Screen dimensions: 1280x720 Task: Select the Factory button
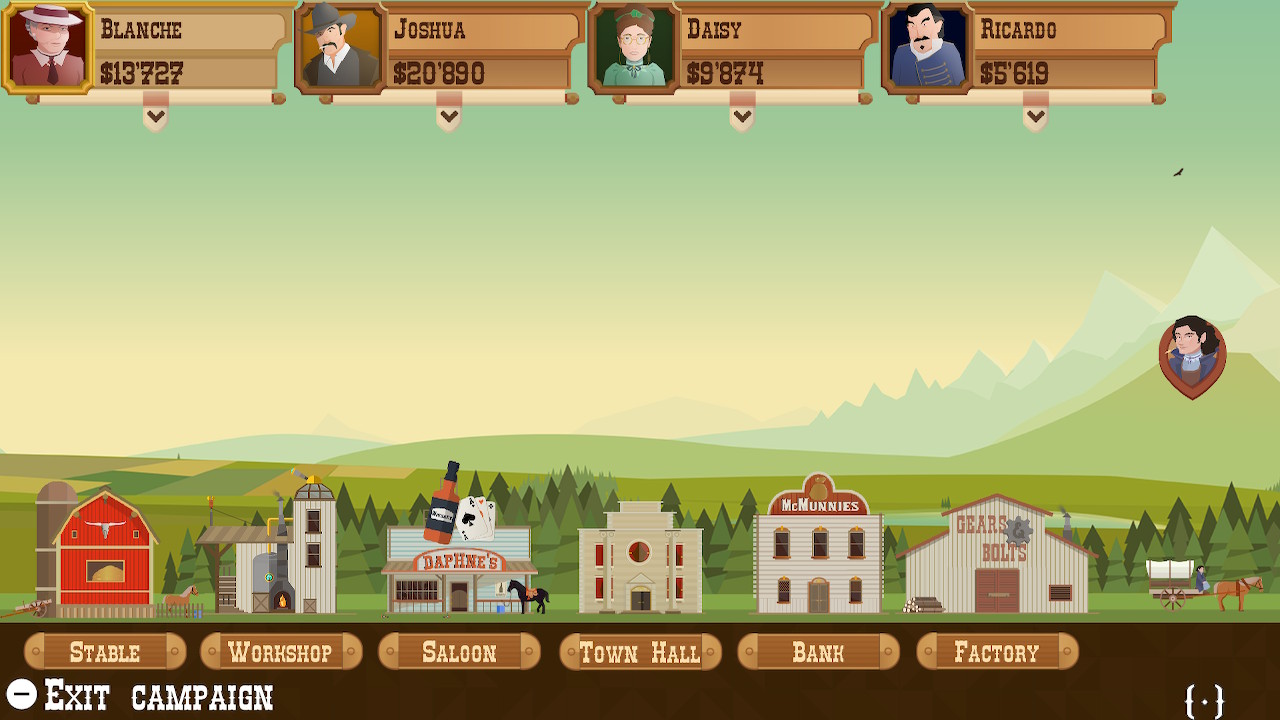(997, 653)
